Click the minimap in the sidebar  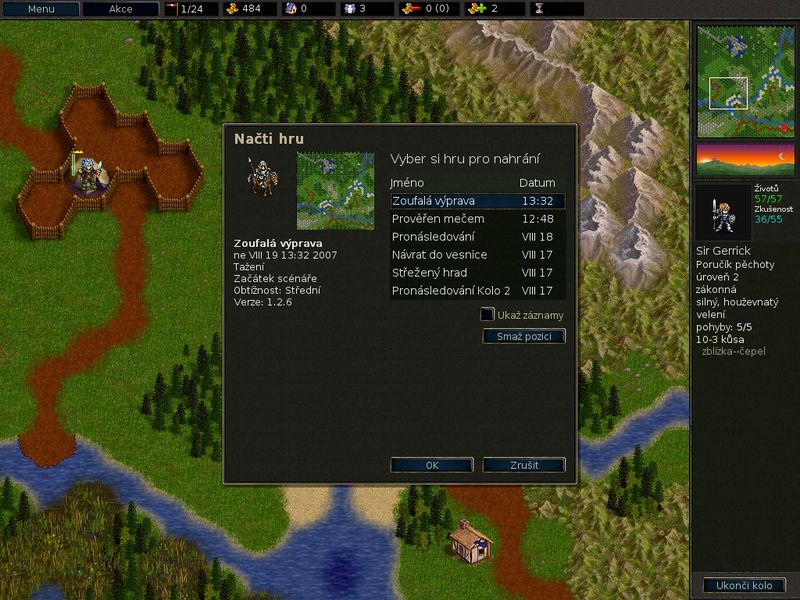[x=745, y=82]
